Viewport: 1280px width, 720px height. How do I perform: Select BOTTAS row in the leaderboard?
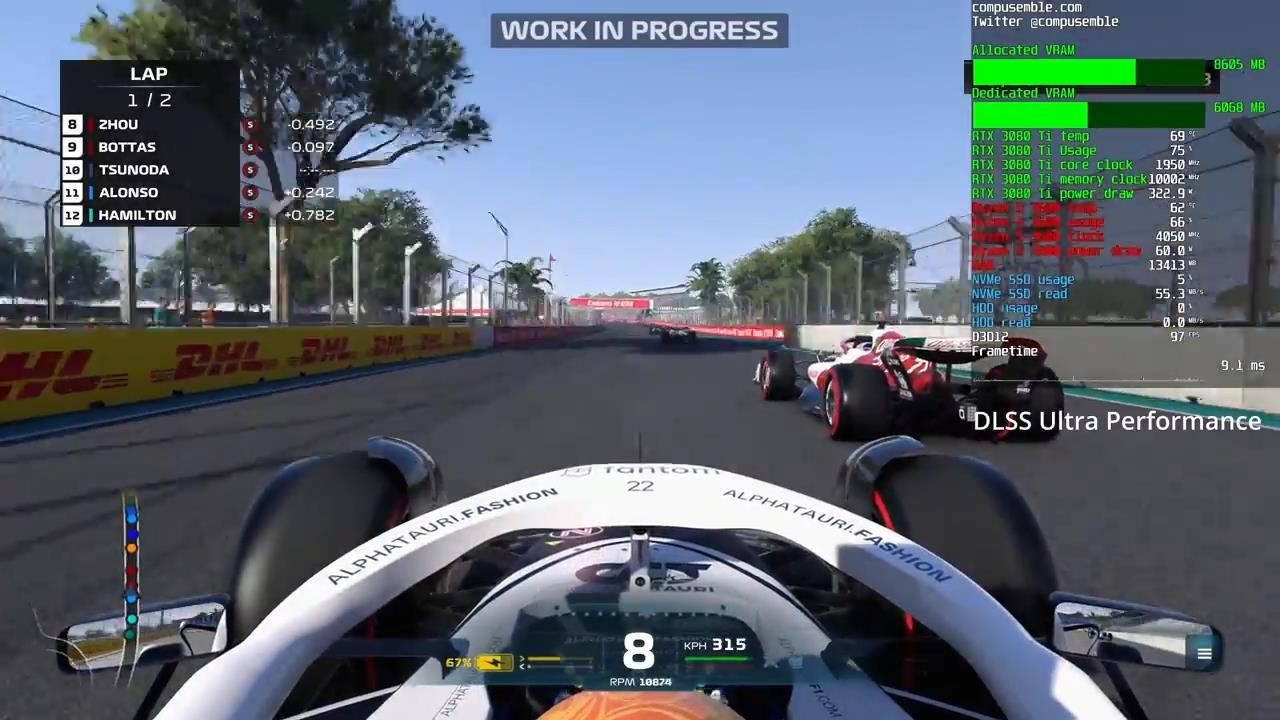point(127,147)
